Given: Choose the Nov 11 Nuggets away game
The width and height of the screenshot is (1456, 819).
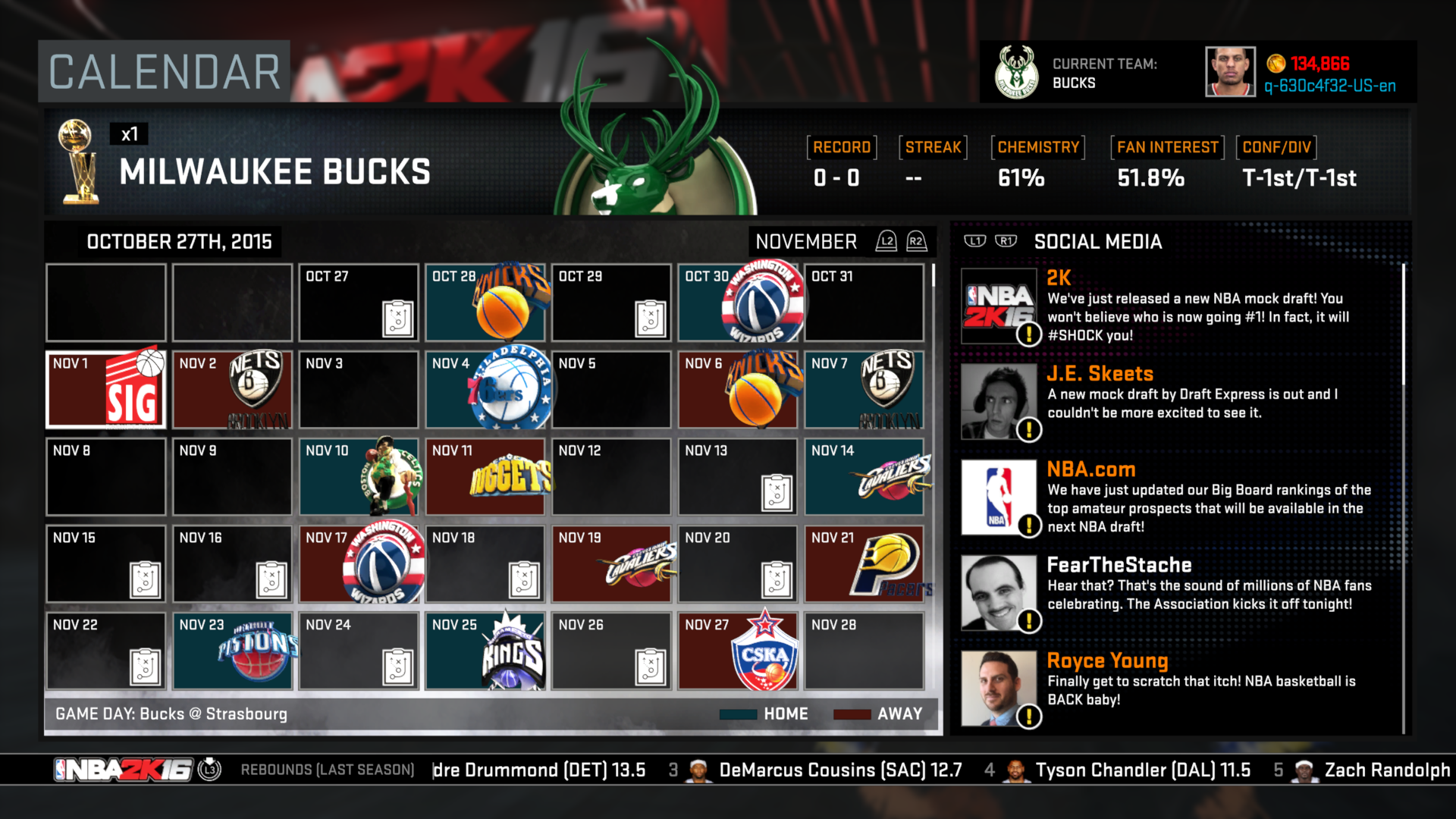Looking at the screenshot, I should point(485,477).
